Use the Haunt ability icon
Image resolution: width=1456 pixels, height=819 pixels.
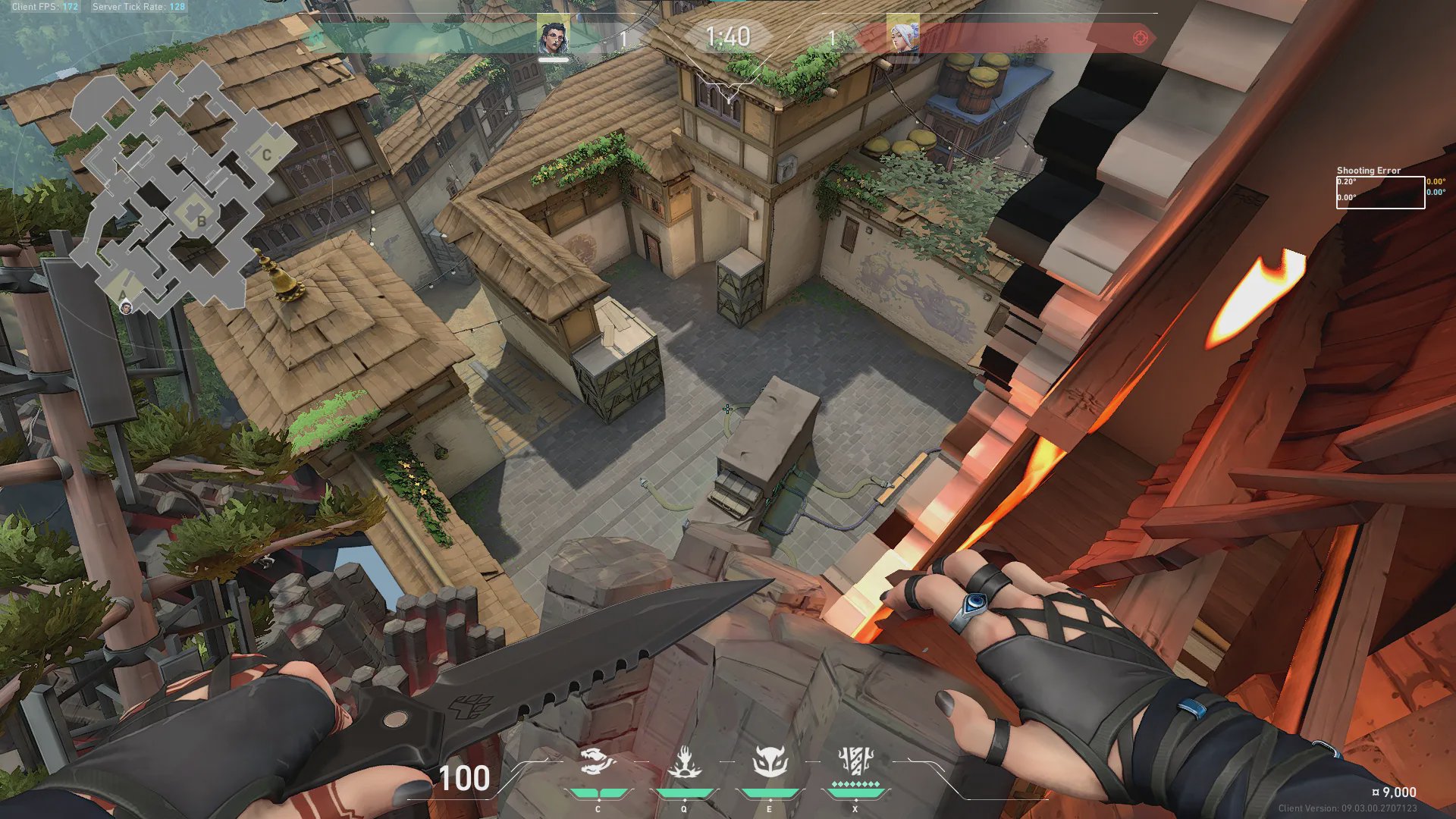(x=769, y=762)
